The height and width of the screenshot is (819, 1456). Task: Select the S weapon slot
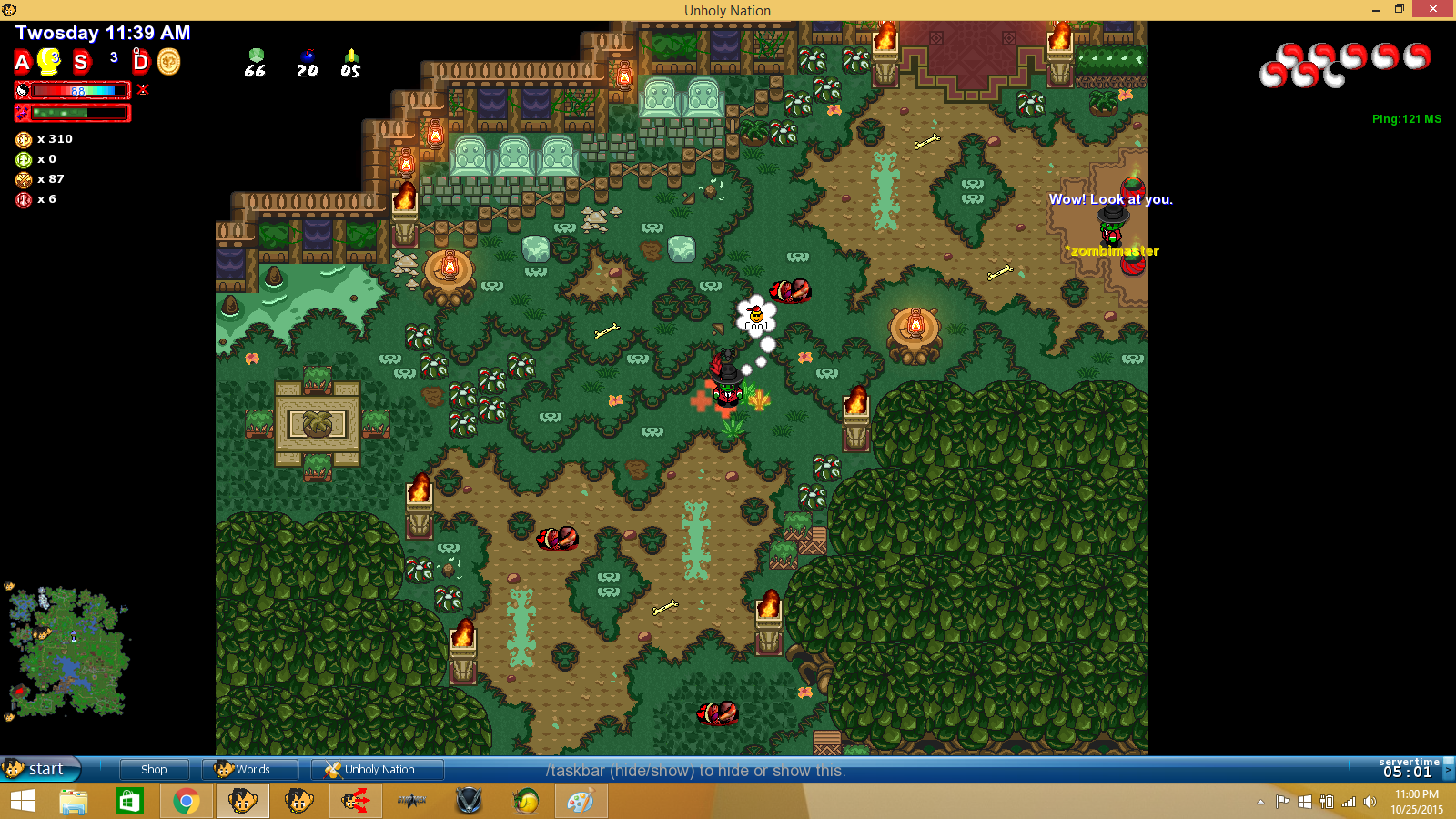(82, 62)
